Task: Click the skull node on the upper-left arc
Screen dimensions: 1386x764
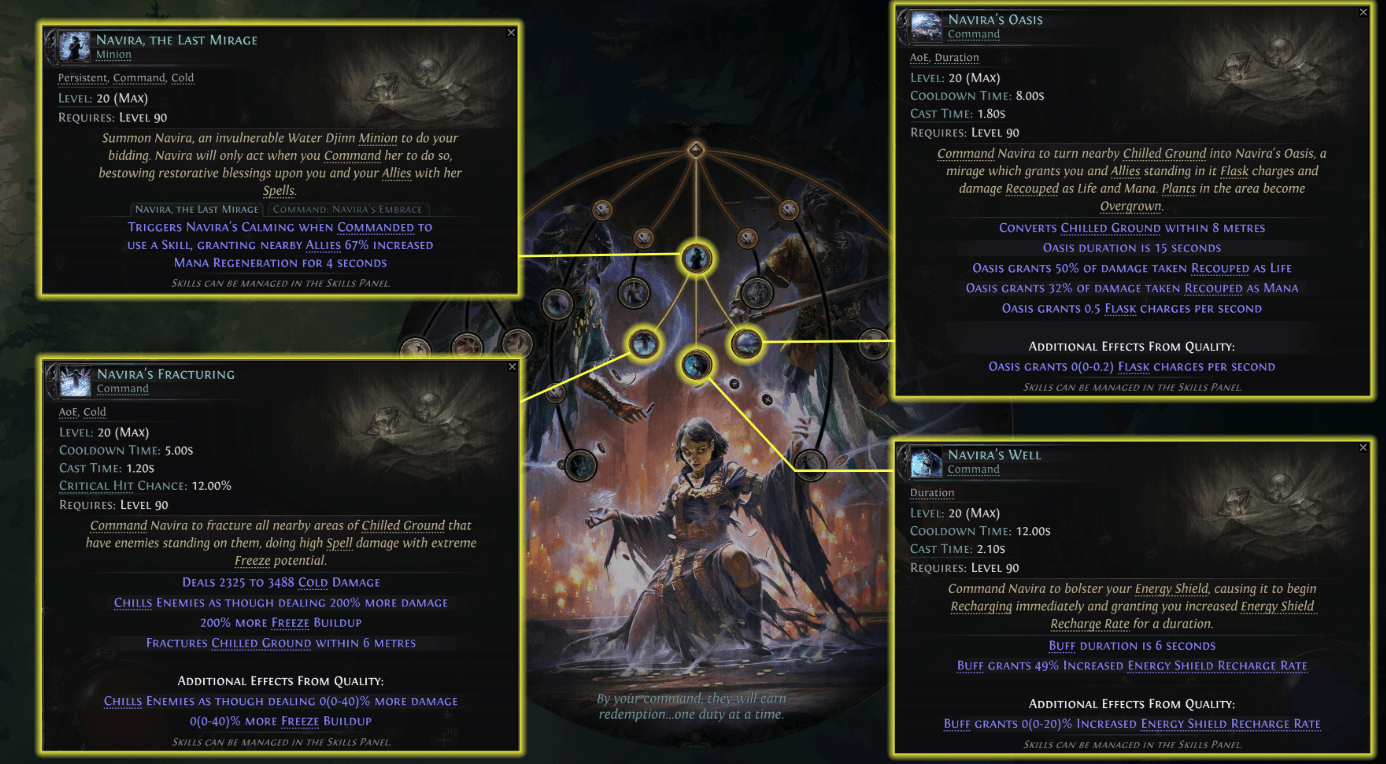Action: click(x=603, y=210)
